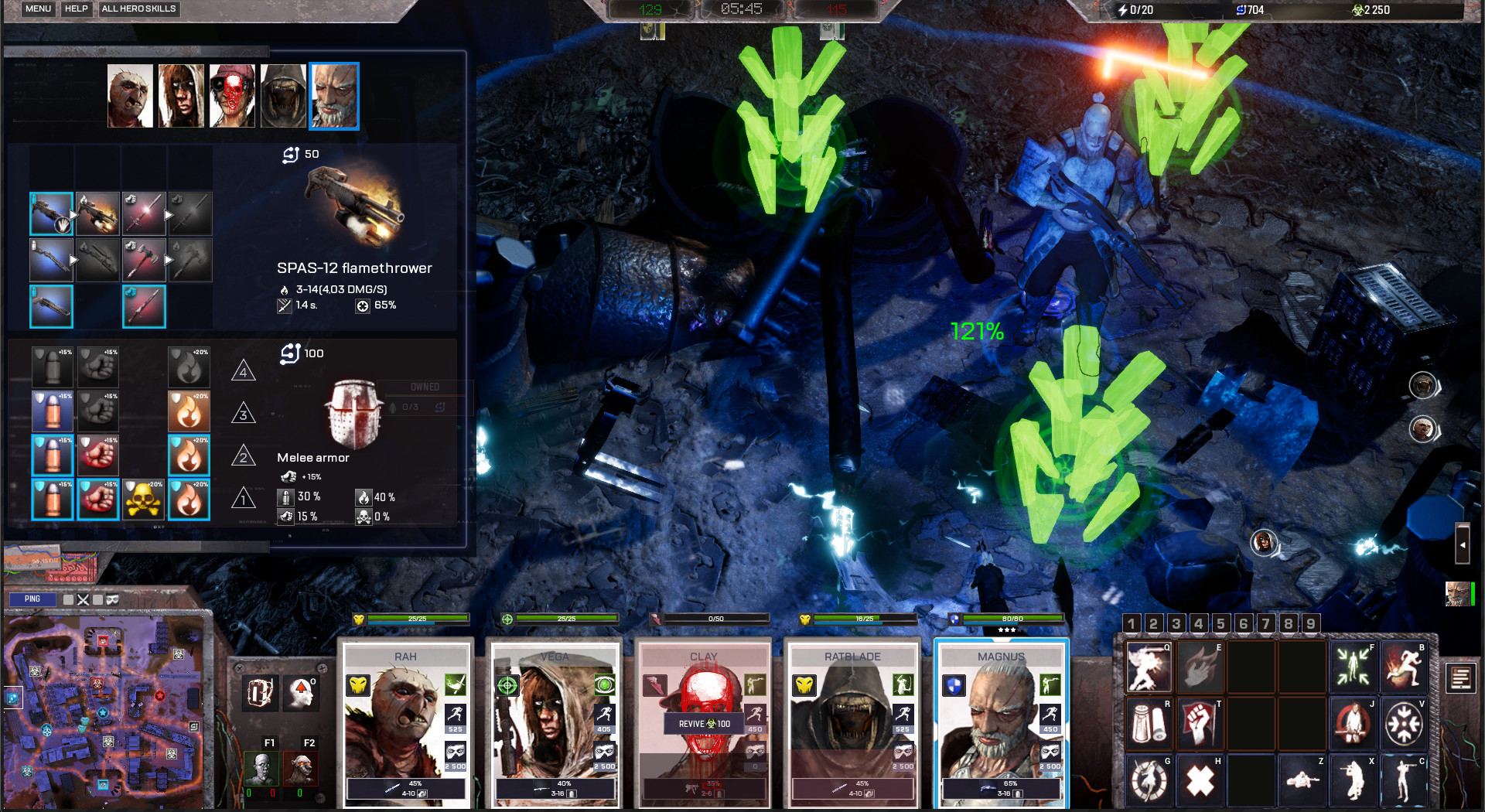This screenshot has height=812, width=1485.
Task: Toggle the crossed swords filter beside PING
Action: point(84,599)
